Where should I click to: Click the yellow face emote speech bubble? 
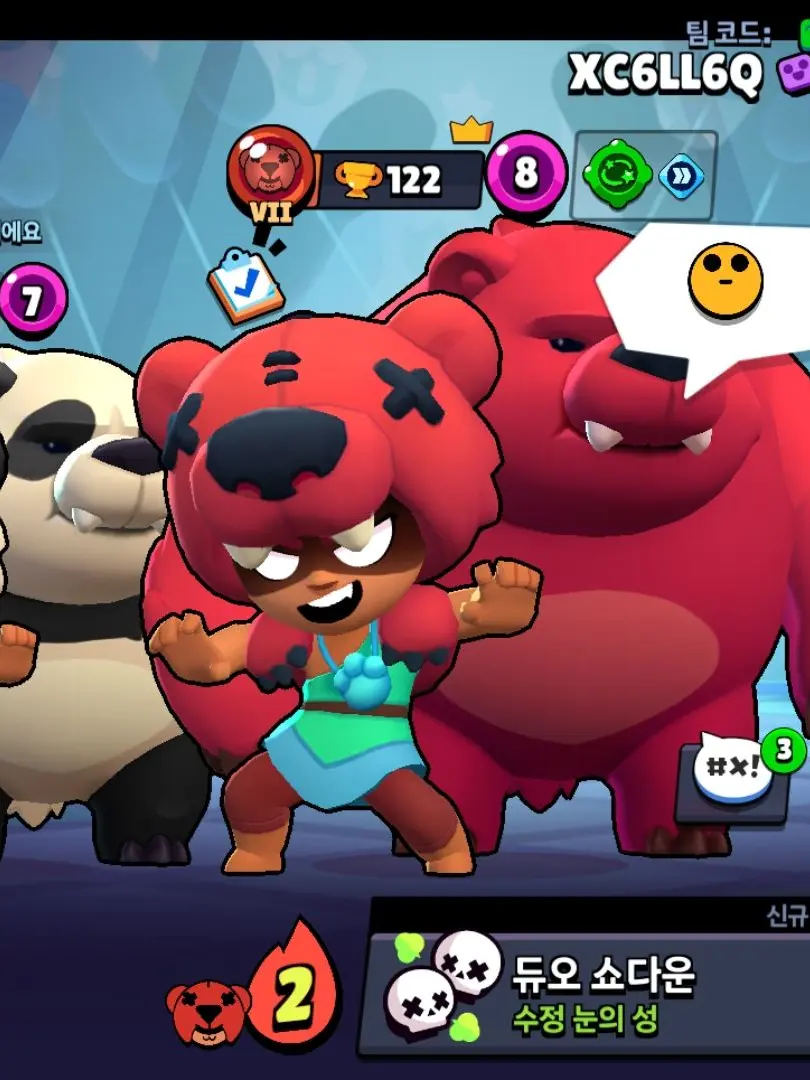(725, 283)
